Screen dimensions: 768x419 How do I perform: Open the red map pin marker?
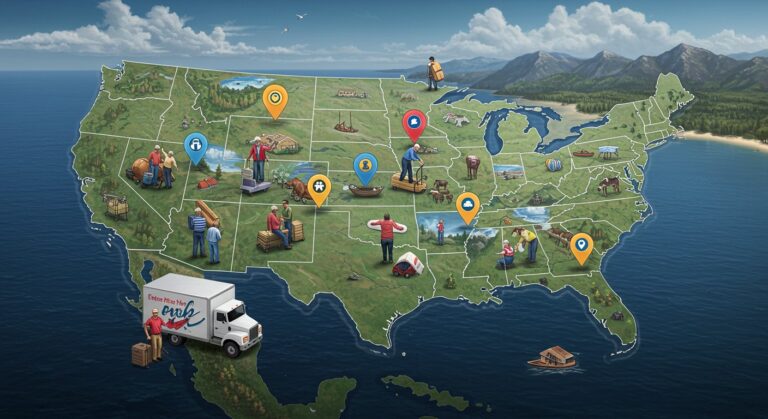413,124
